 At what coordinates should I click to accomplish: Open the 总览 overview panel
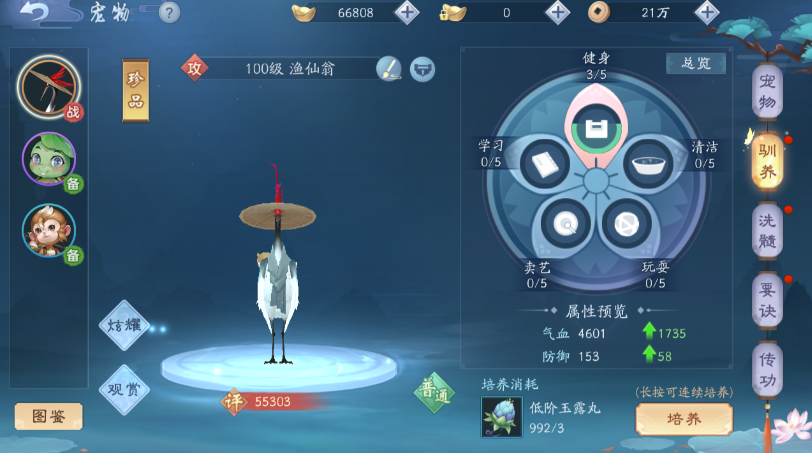[x=696, y=63]
